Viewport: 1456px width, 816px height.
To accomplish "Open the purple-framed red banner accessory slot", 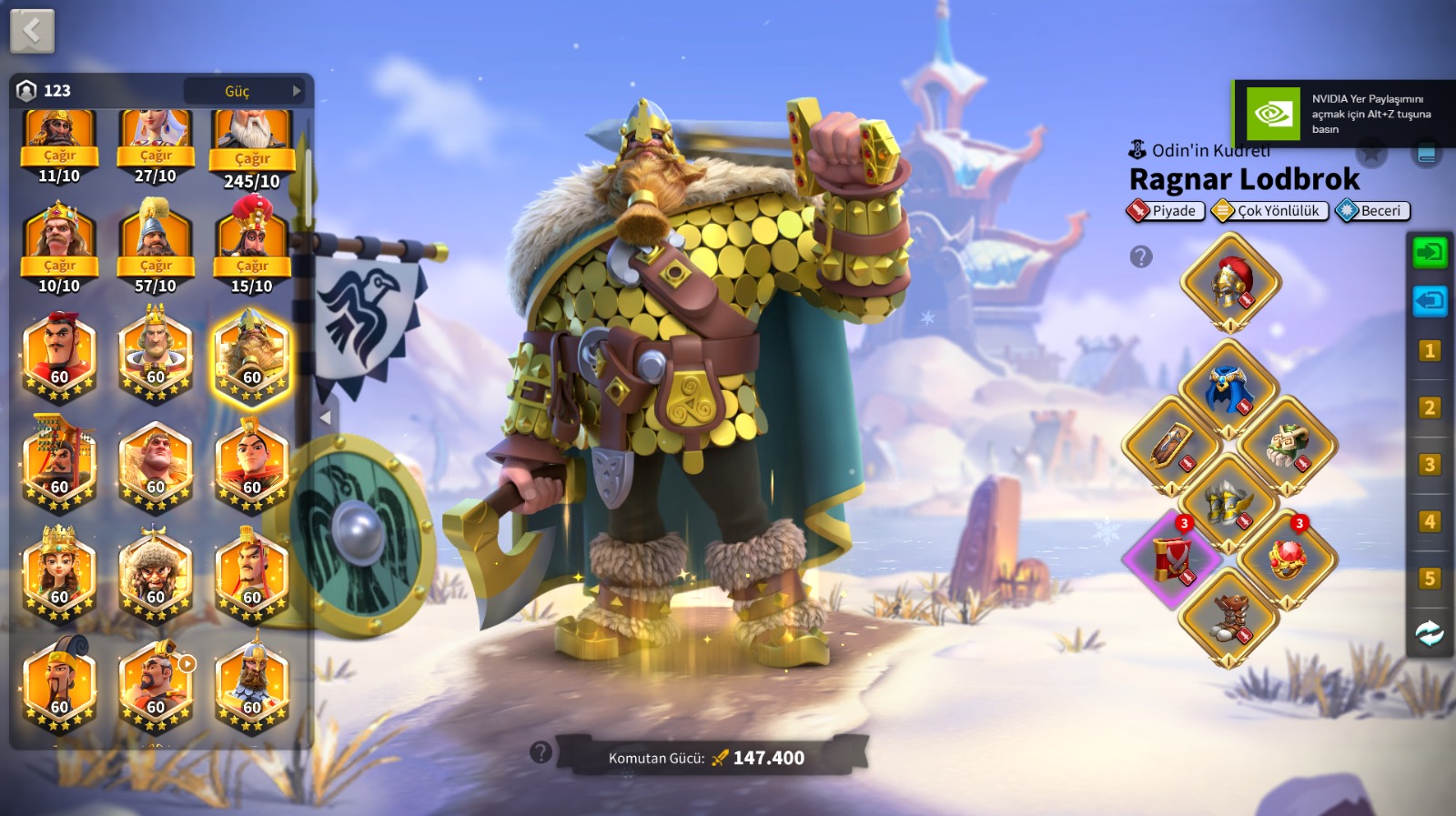I will (x=1171, y=559).
